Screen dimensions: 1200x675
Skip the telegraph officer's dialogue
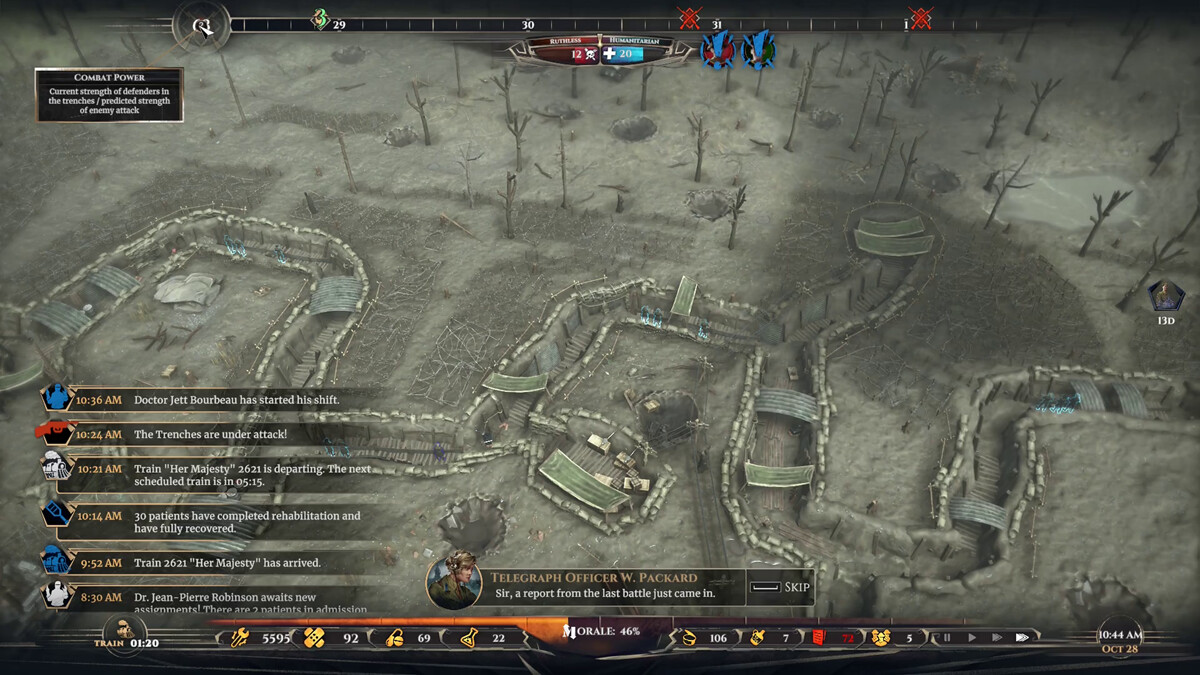point(780,587)
